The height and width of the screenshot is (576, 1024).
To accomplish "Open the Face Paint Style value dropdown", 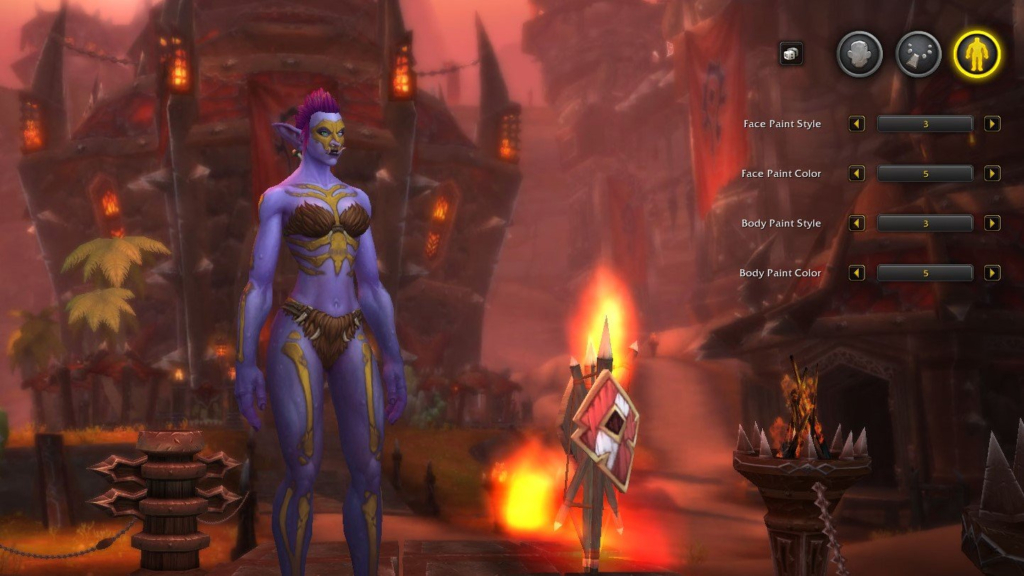I will 925,124.
